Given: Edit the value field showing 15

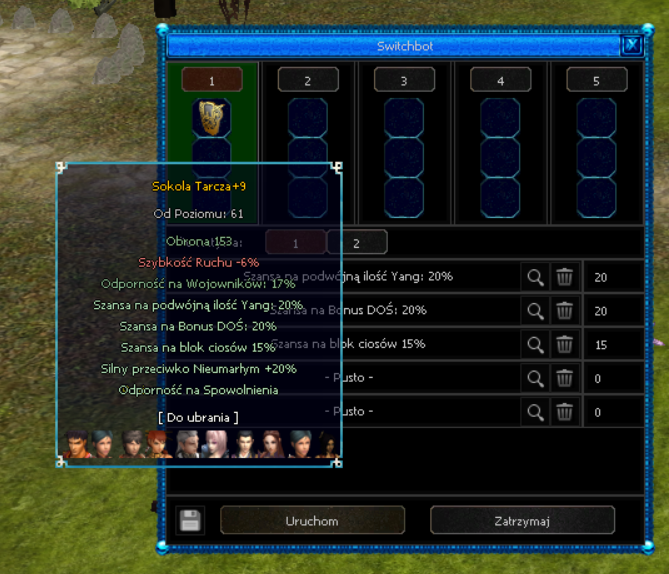Looking at the screenshot, I should [610, 345].
